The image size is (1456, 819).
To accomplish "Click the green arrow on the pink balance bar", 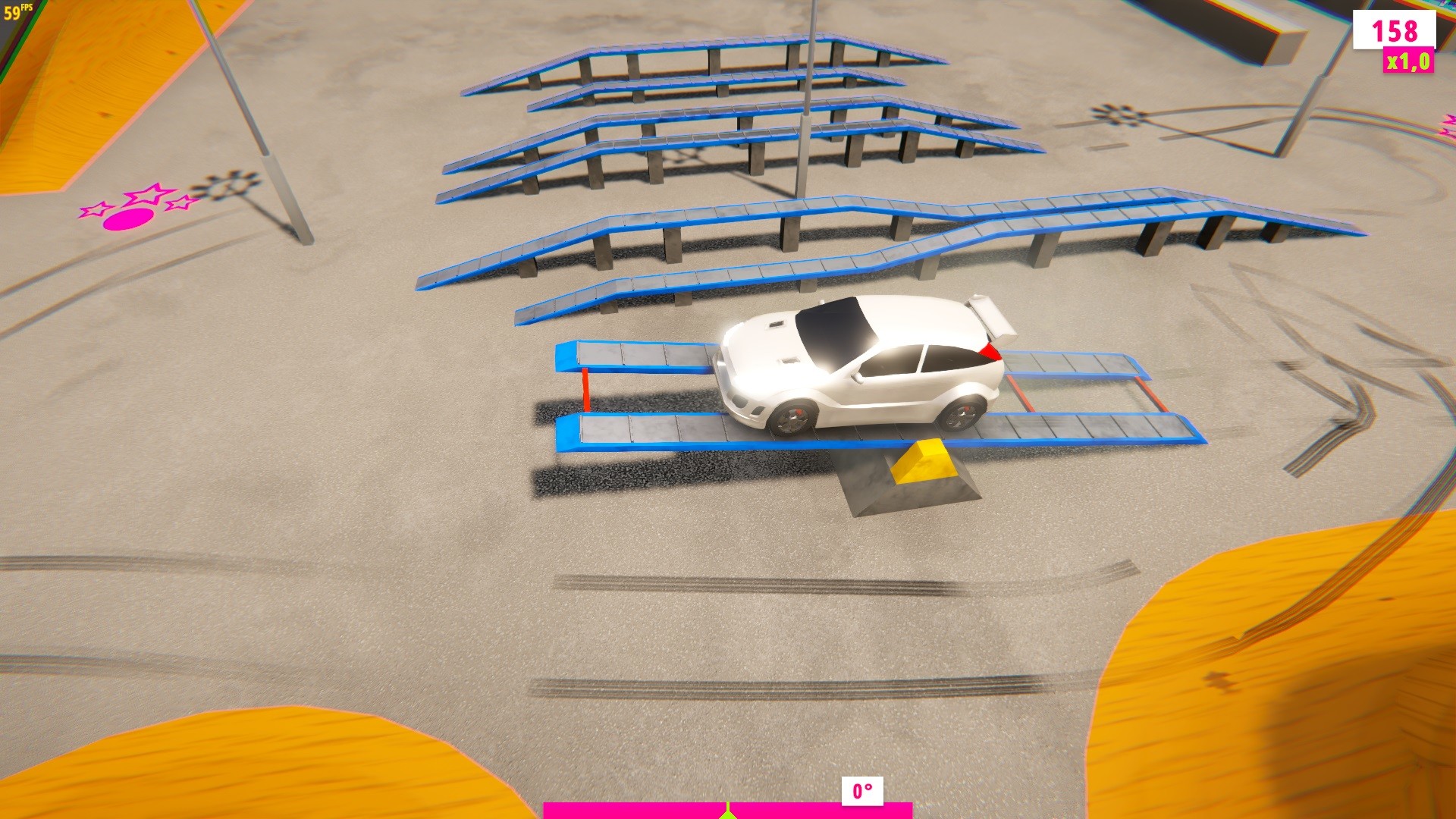I will tap(728, 815).
